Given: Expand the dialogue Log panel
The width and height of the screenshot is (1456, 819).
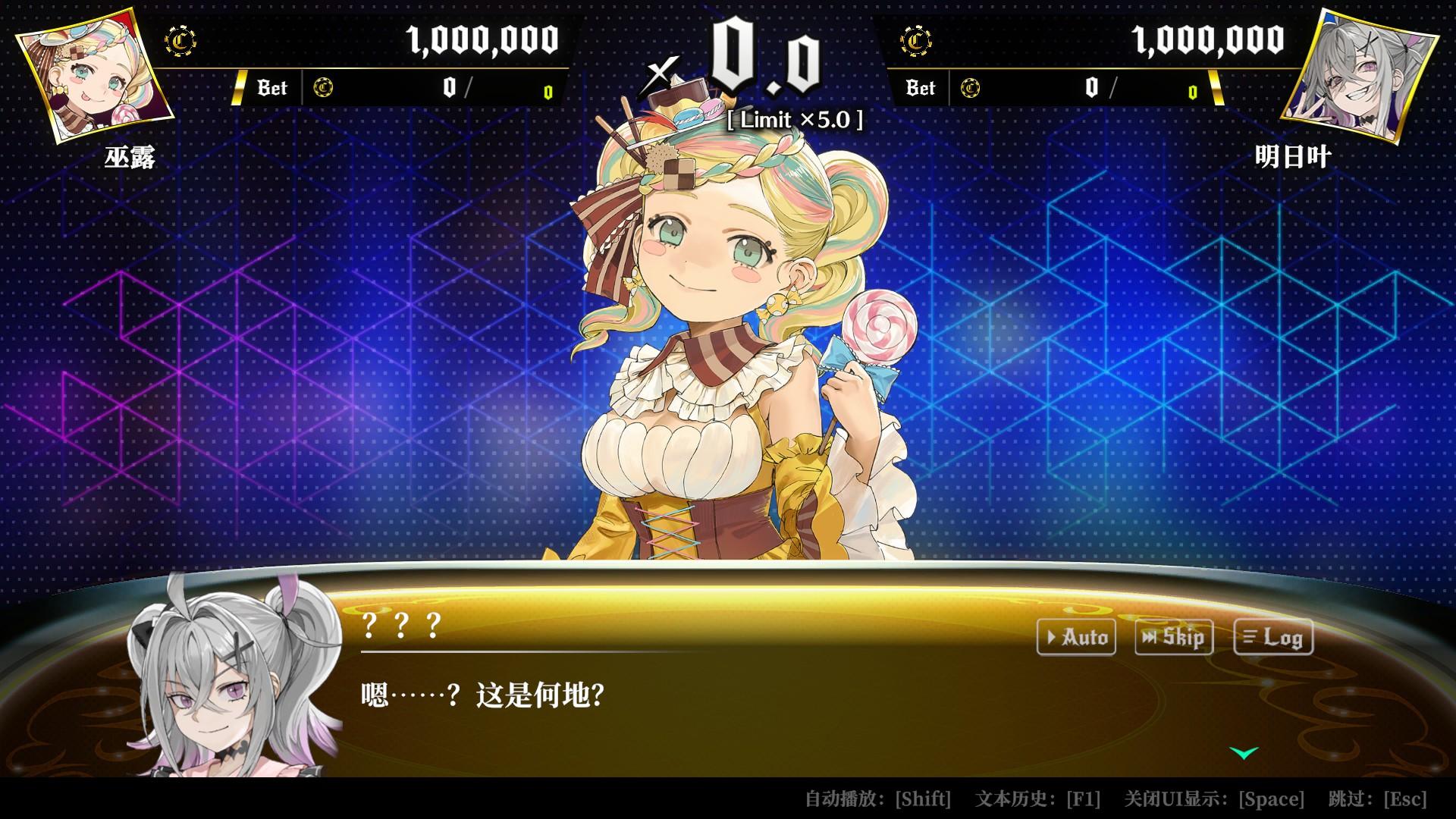Looking at the screenshot, I should pyautogui.click(x=1275, y=638).
